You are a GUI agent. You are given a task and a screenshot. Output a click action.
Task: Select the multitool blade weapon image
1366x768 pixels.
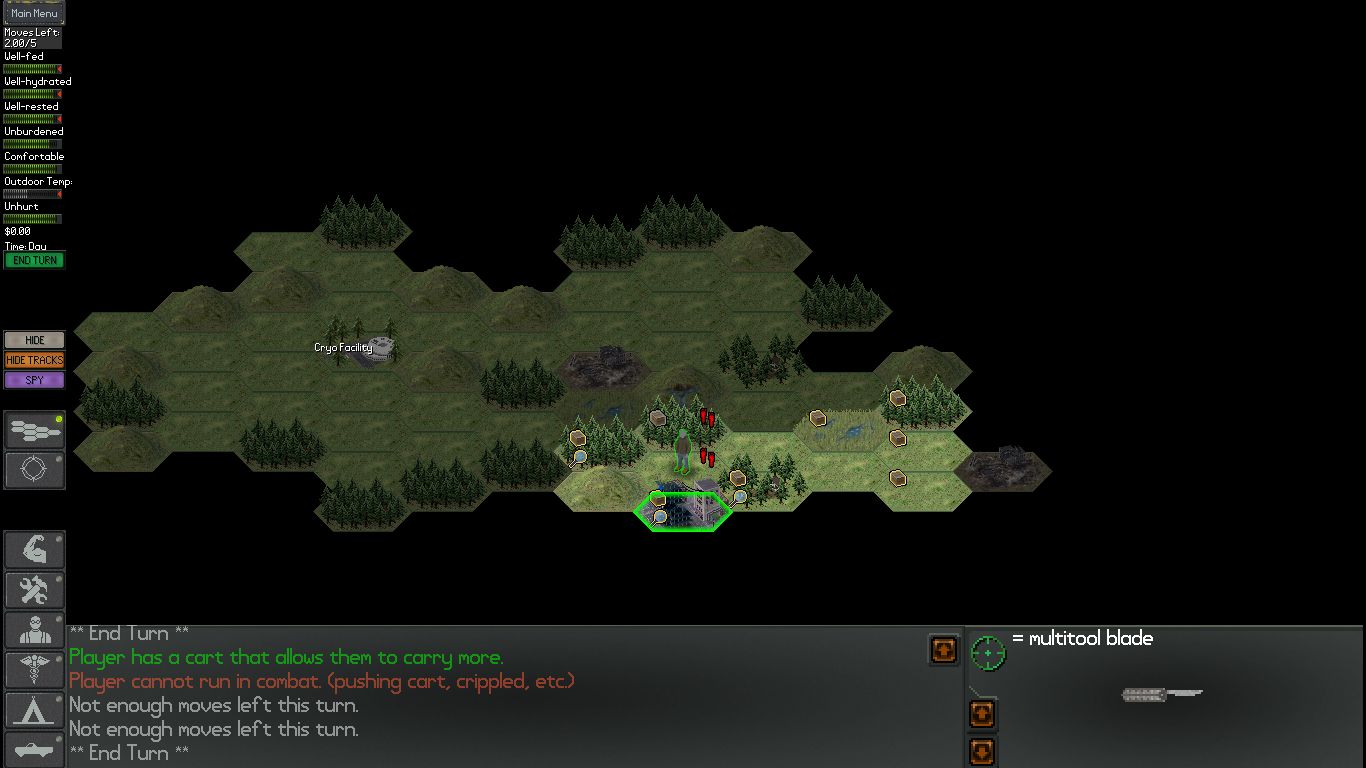pos(1162,694)
